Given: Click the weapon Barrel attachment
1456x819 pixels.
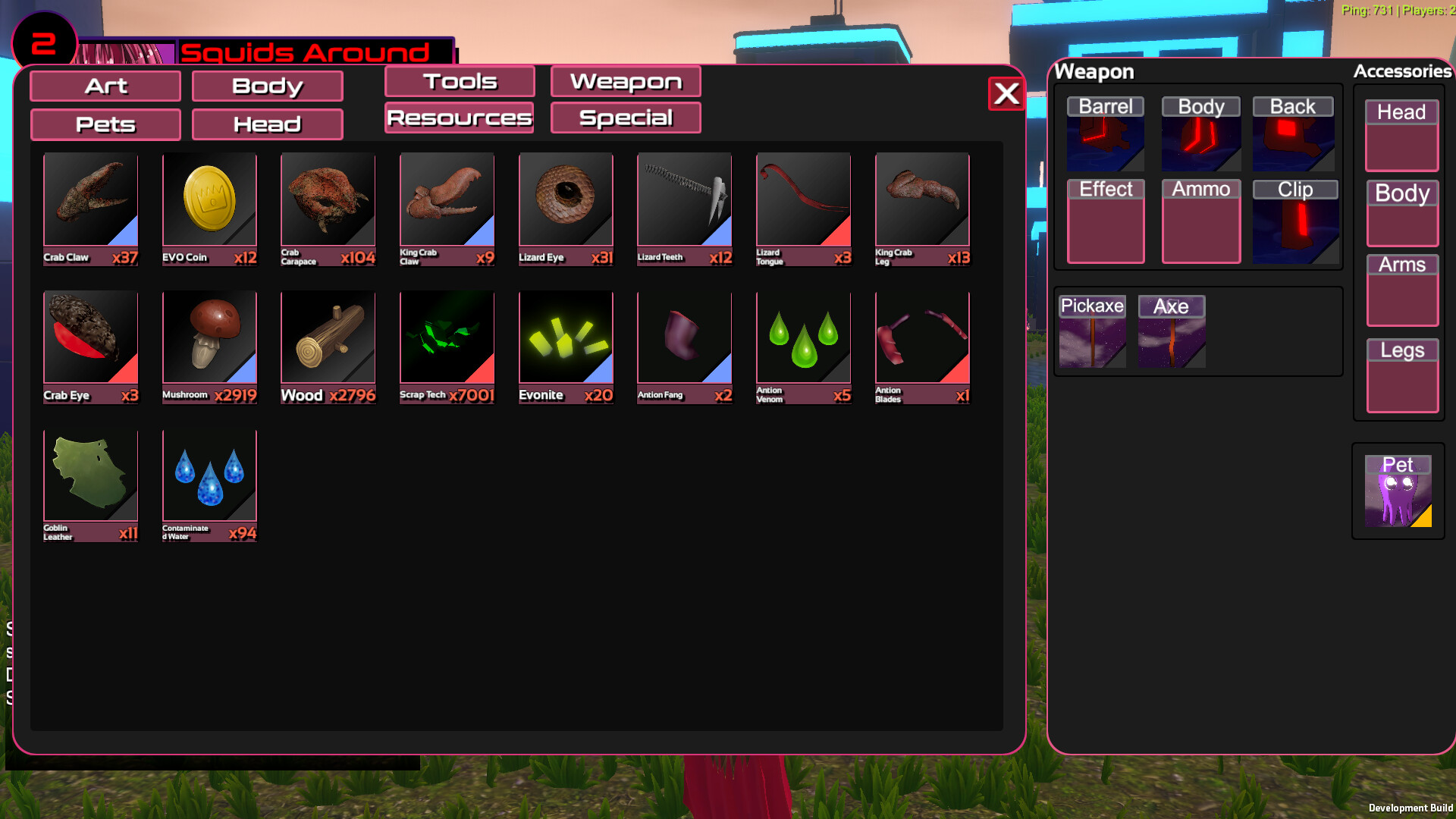Looking at the screenshot, I should point(1105,136).
